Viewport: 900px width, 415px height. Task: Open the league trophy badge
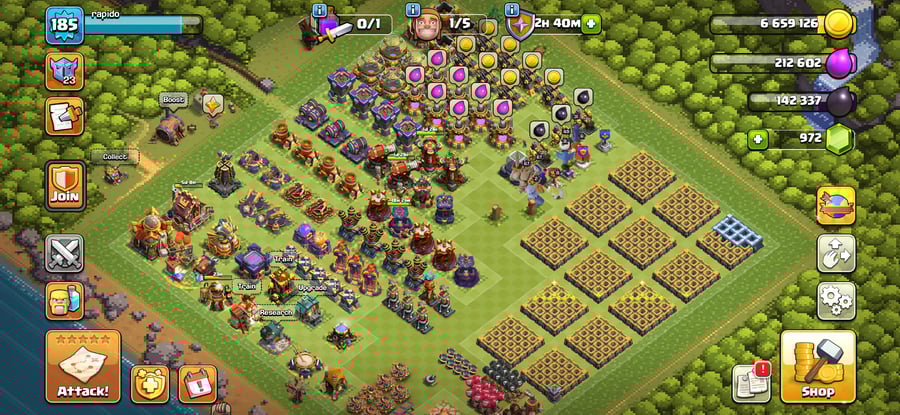click(64, 71)
